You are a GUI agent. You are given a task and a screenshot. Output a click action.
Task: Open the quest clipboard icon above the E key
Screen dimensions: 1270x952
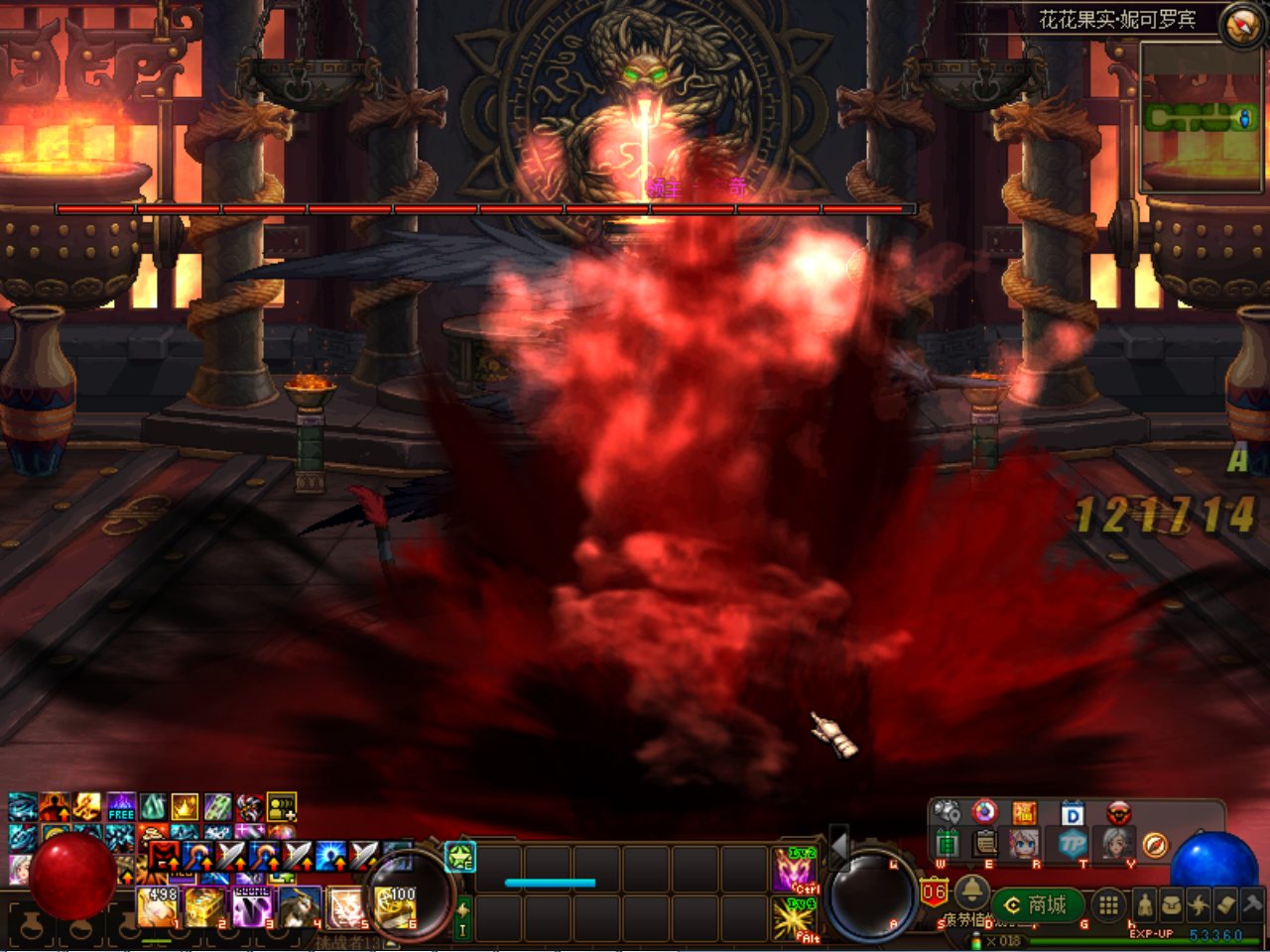pyautogui.click(x=983, y=845)
